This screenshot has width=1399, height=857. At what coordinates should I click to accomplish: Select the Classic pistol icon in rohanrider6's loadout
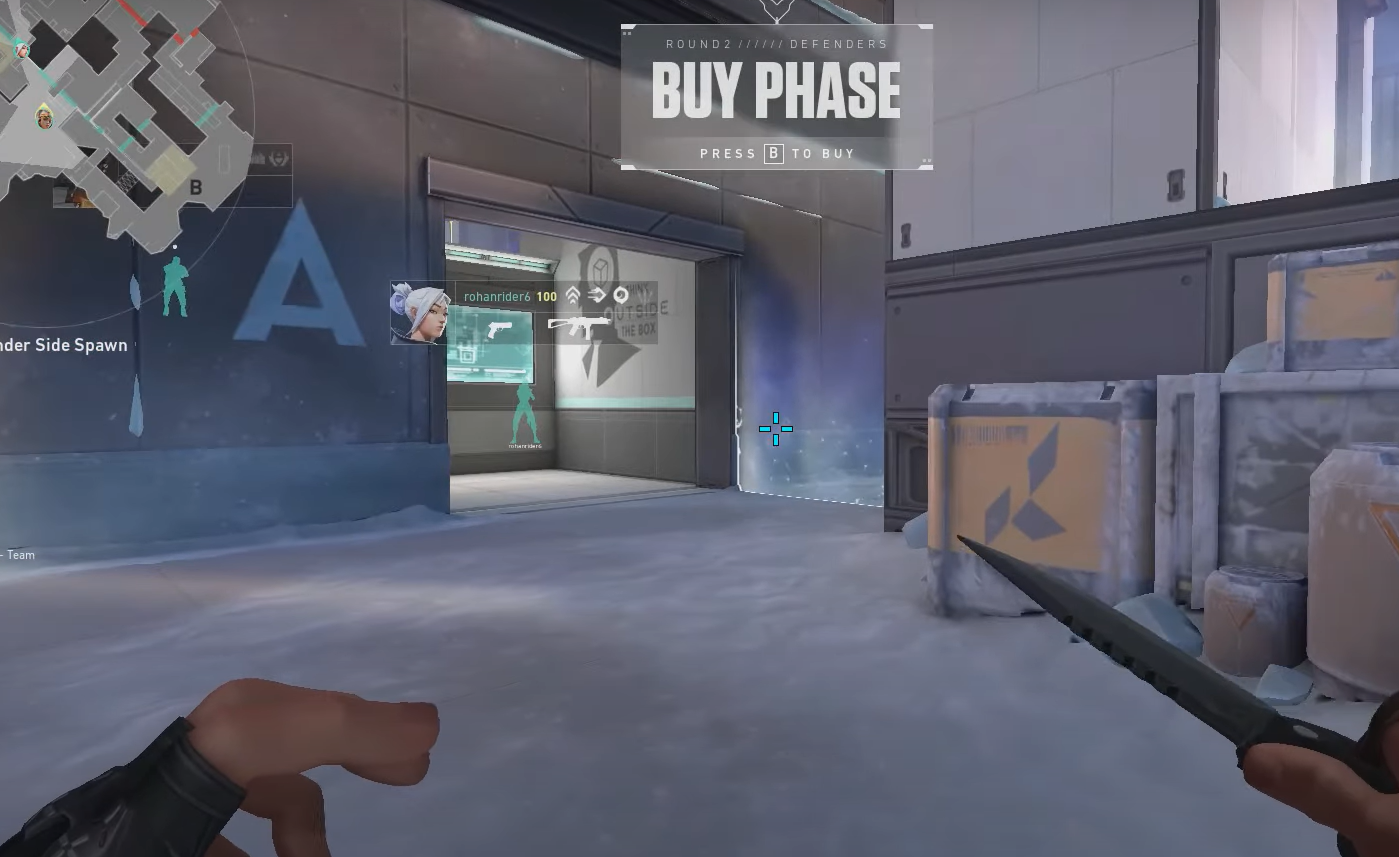point(500,327)
